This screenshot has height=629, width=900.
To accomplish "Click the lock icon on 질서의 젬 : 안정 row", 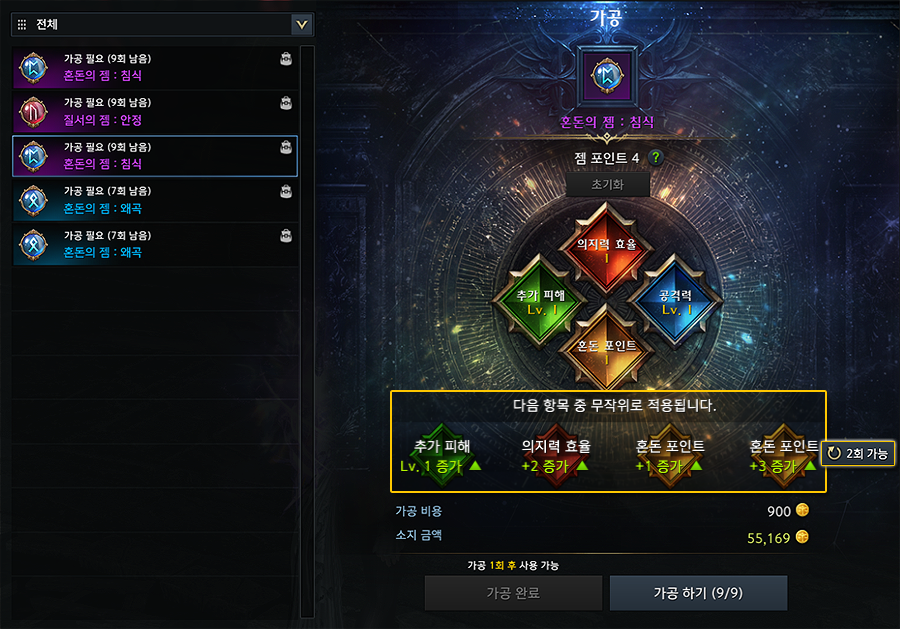I will [286, 103].
